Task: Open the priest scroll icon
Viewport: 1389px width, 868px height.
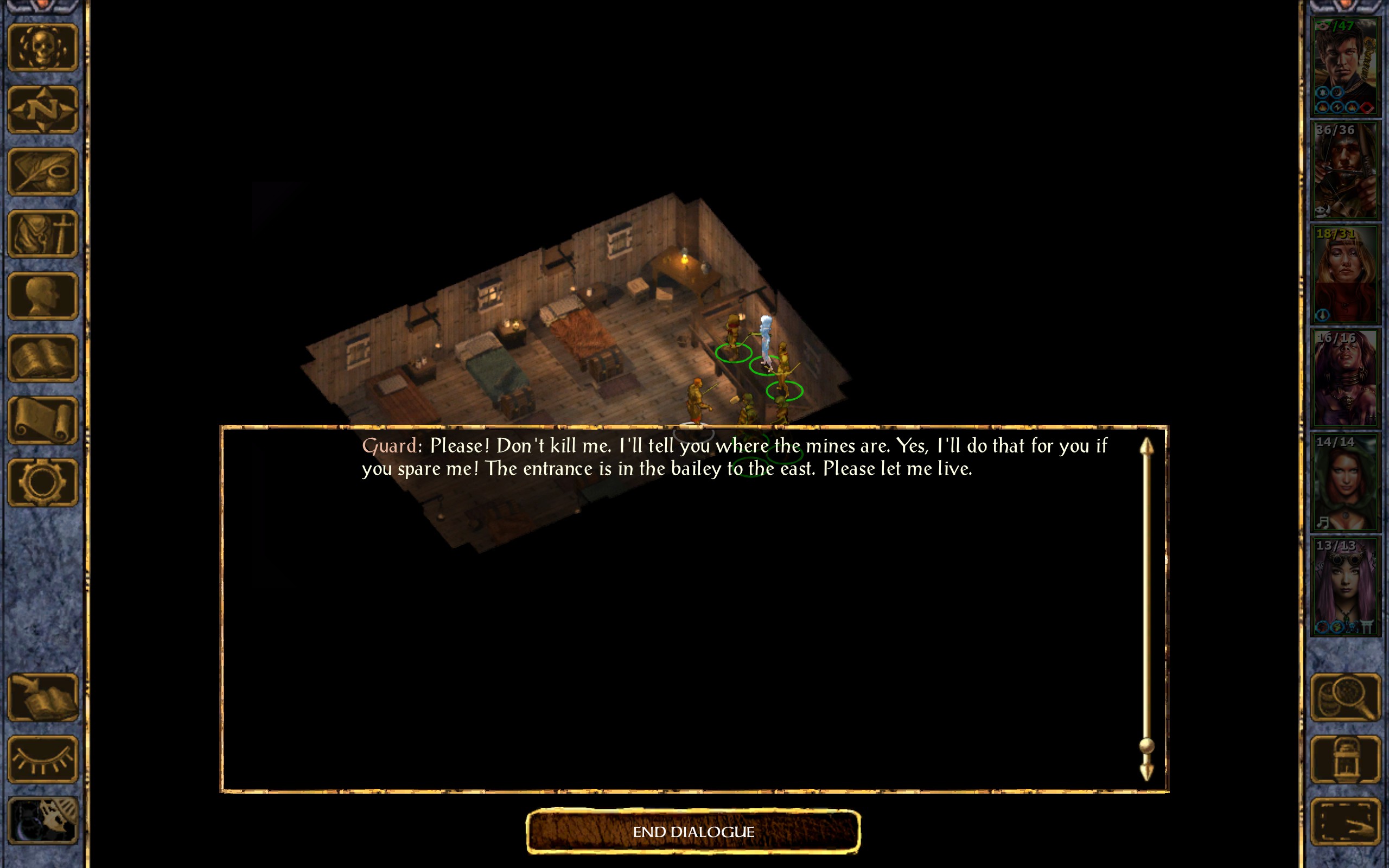Action: click(43, 420)
